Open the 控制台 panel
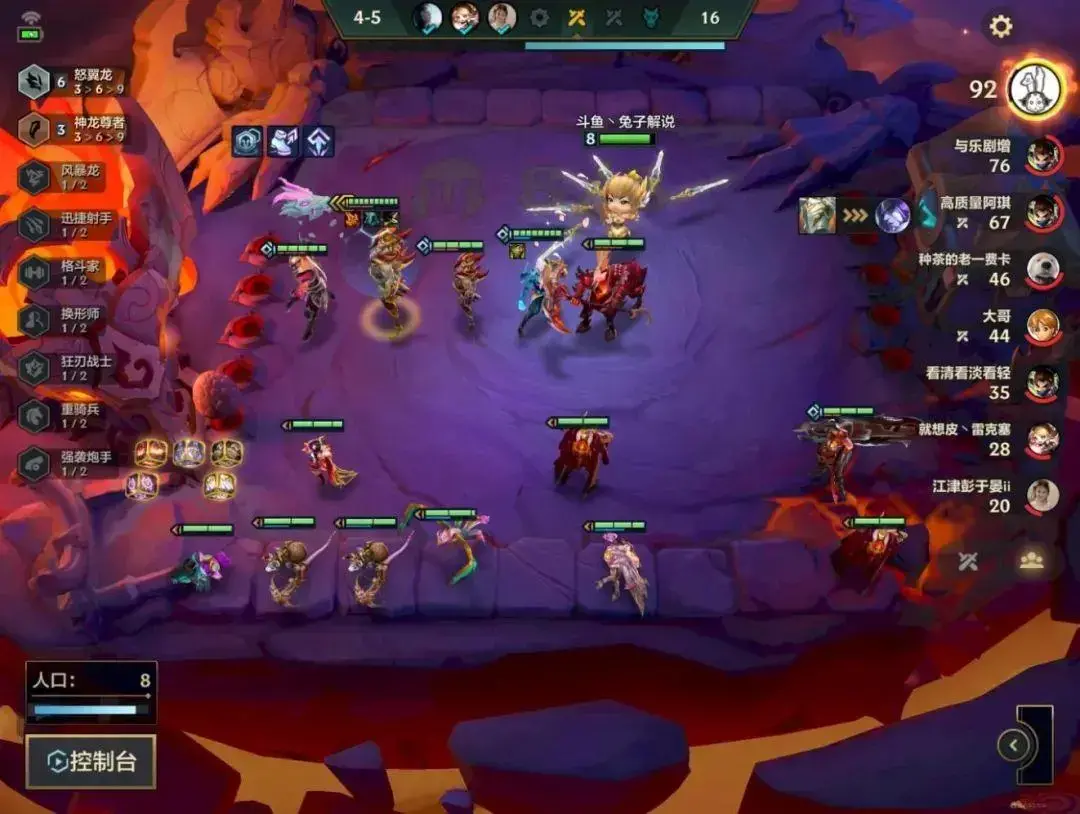Image resolution: width=1080 pixels, height=814 pixels. 91,762
